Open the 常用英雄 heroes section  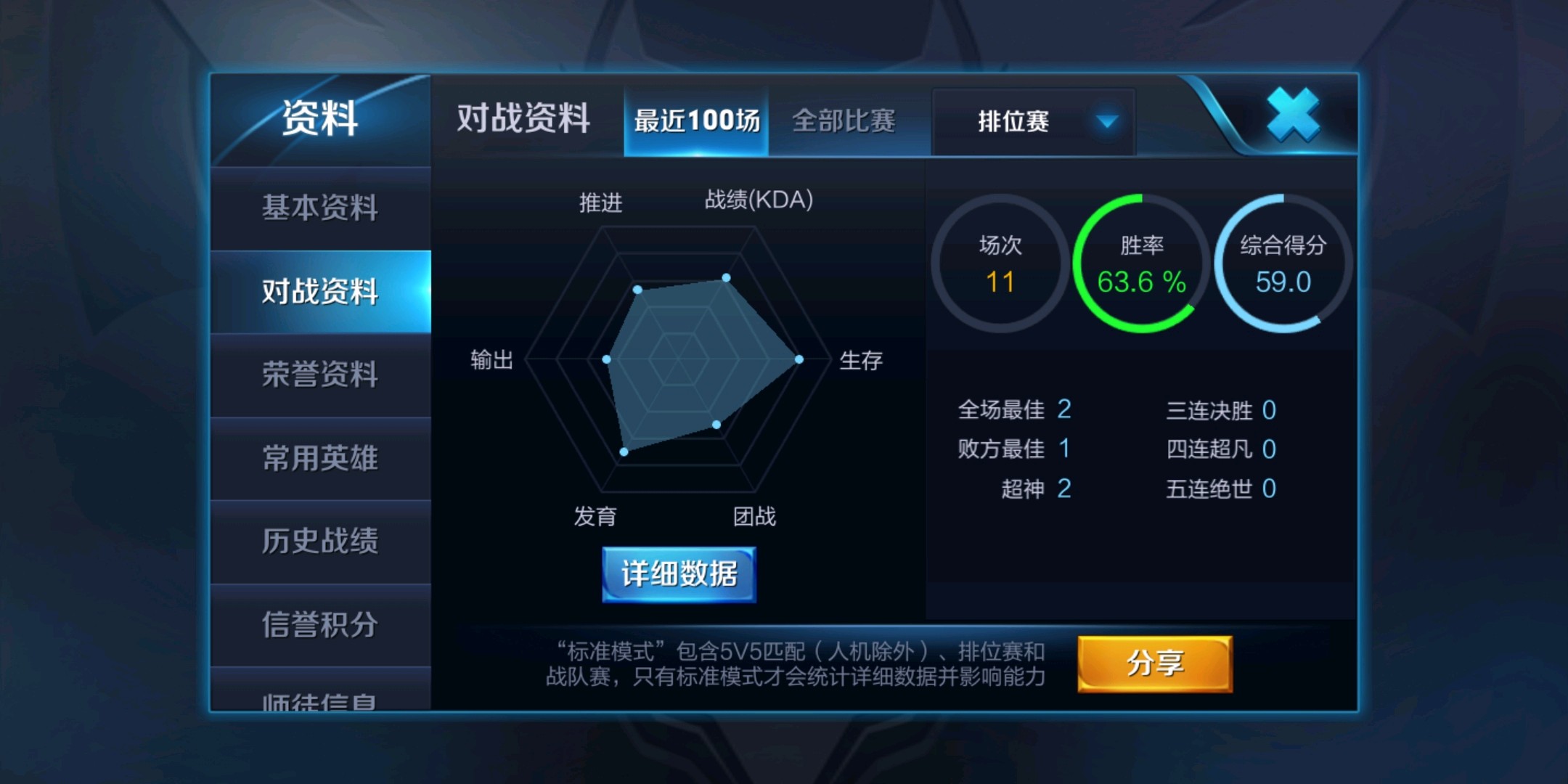(x=322, y=457)
